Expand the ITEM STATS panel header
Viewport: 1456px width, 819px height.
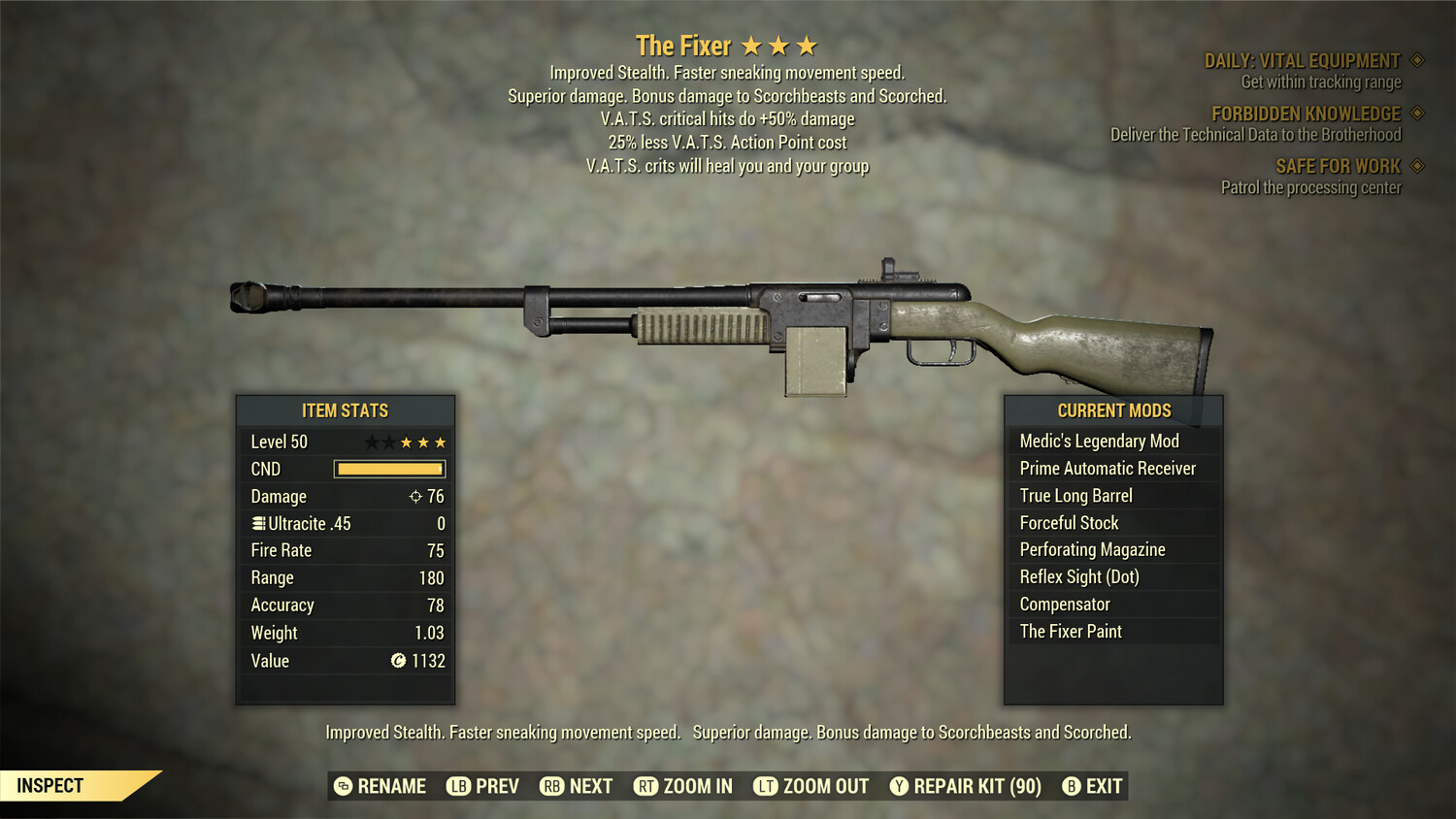[346, 410]
